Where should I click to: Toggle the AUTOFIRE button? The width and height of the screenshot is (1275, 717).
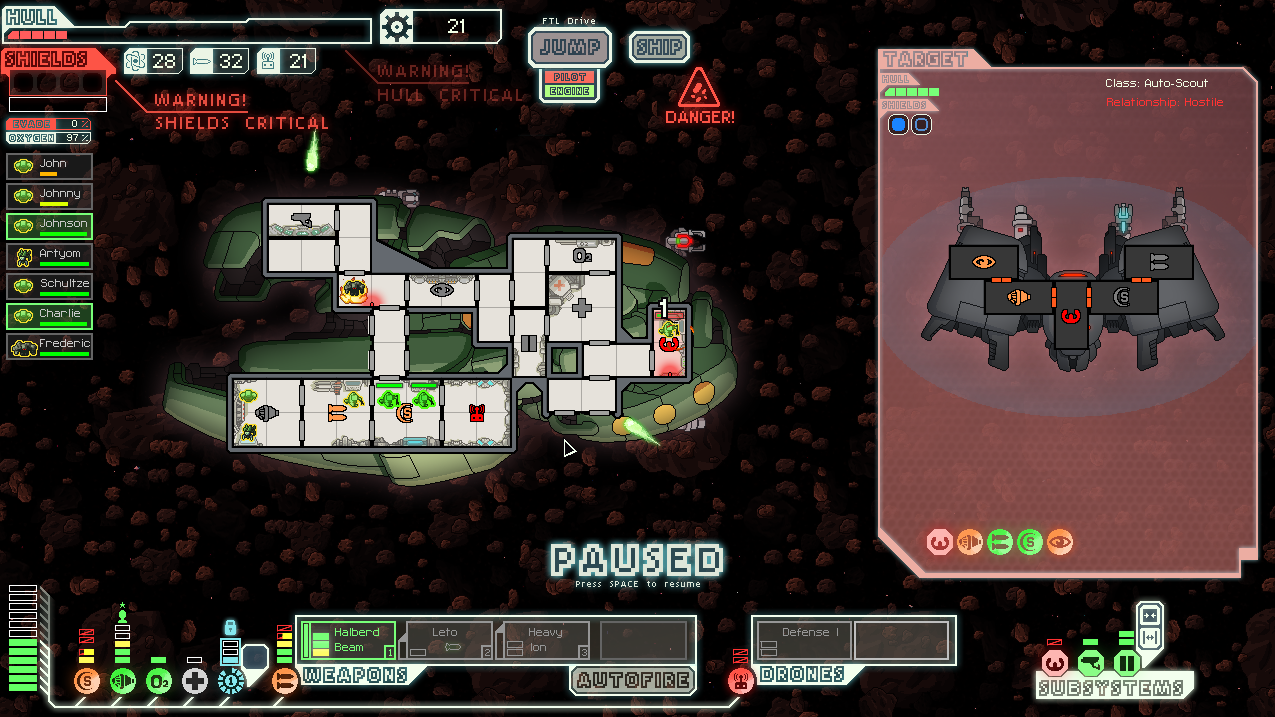coord(633,680)
